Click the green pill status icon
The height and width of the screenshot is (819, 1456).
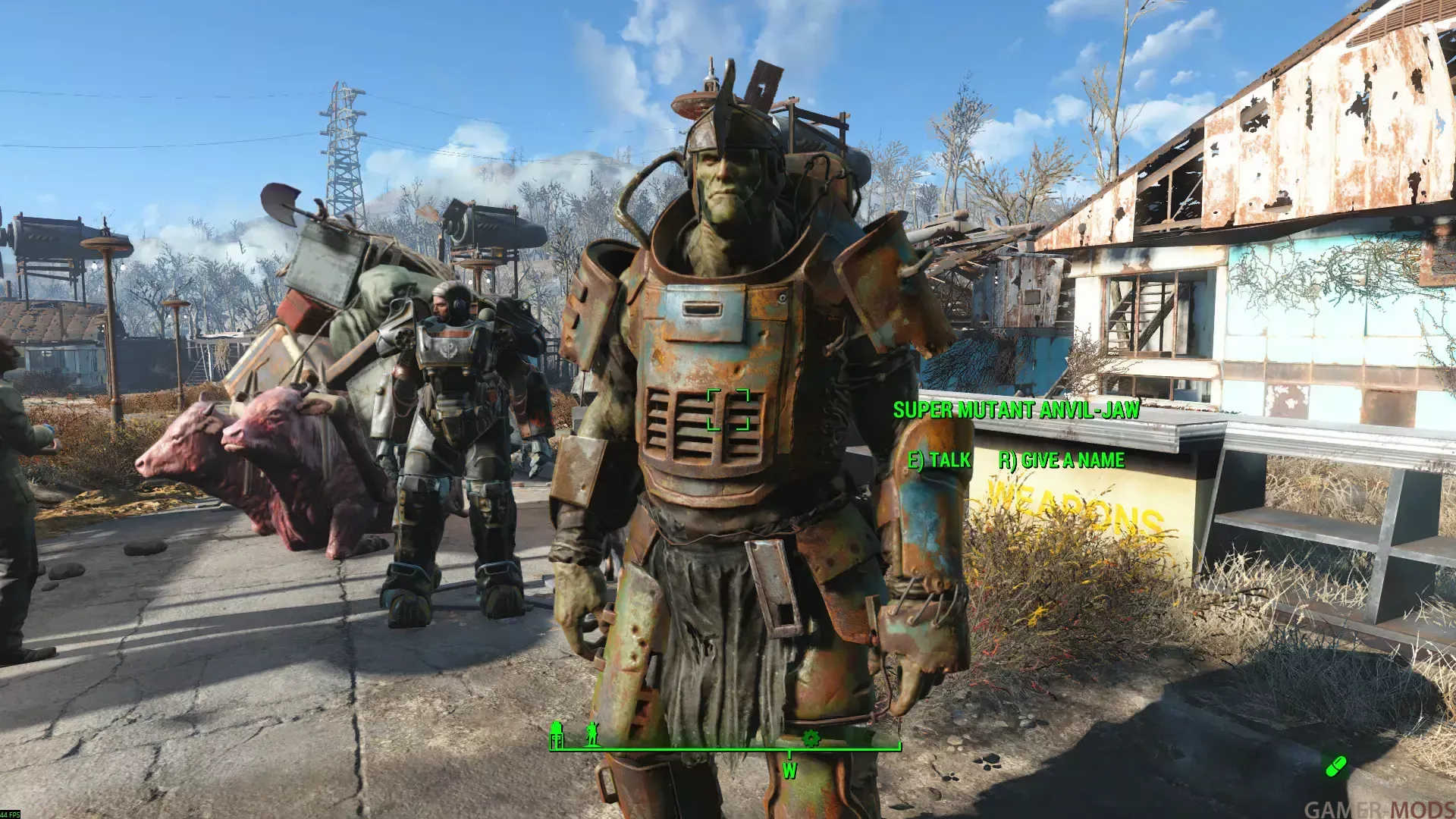[x=1335, y=766]
